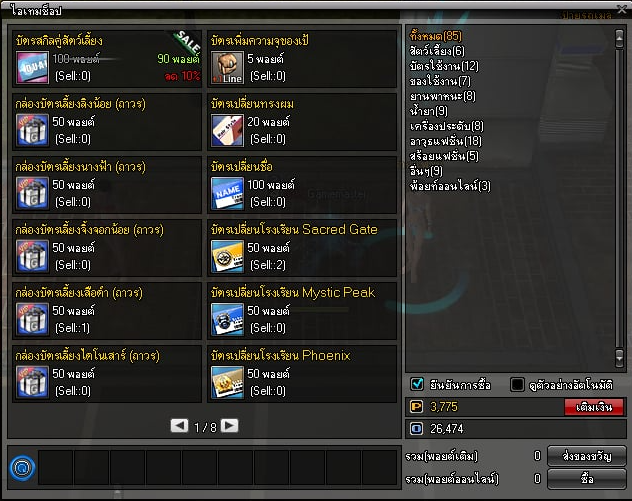Click the ซื้อ buy button
The height and width of the screenshot is (501, 632).
coord(587,479)
